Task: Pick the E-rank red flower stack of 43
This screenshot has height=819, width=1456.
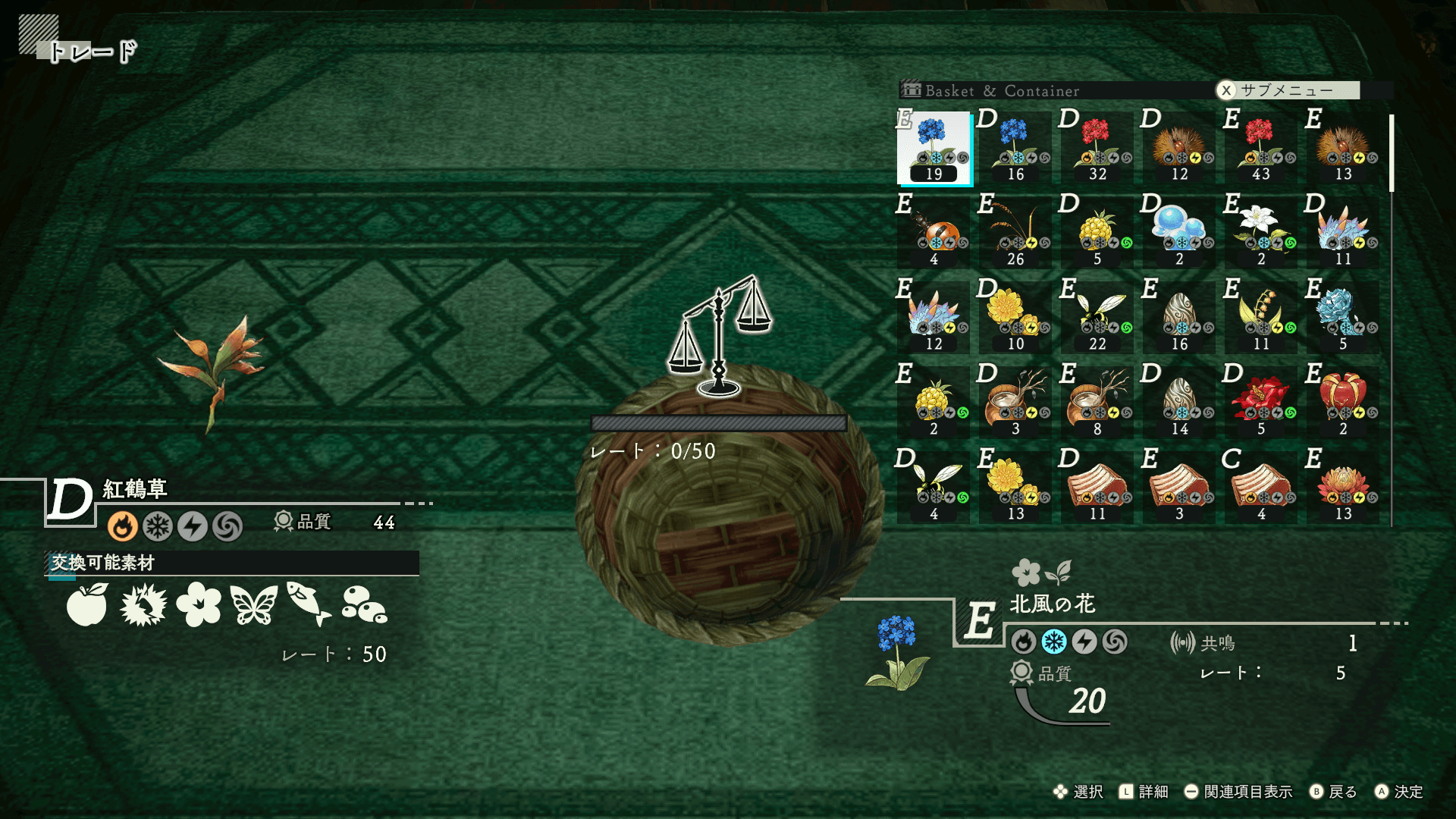Action: [1261, 149]
